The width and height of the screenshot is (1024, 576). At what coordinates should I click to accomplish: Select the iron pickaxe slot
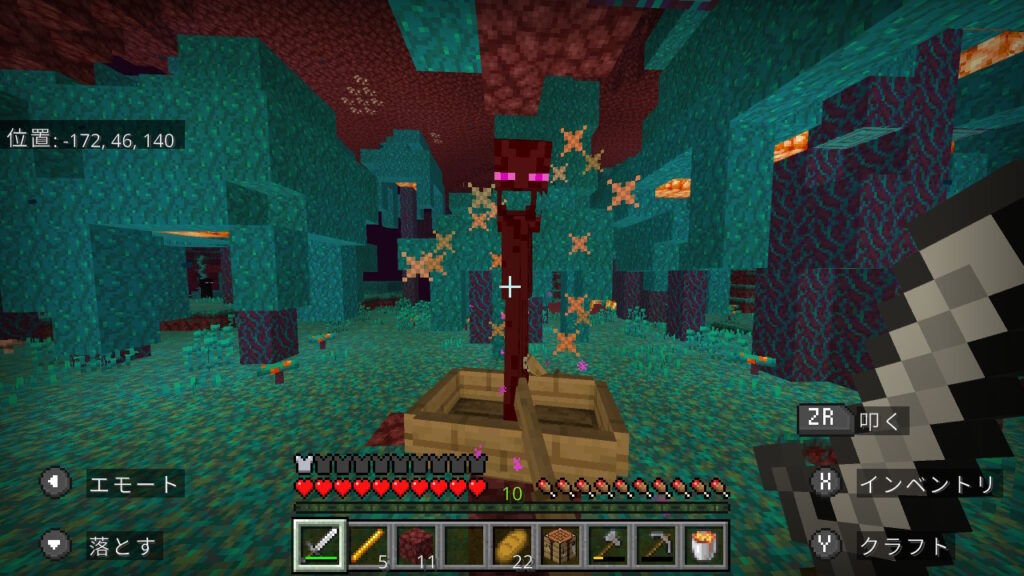point(655,545)
